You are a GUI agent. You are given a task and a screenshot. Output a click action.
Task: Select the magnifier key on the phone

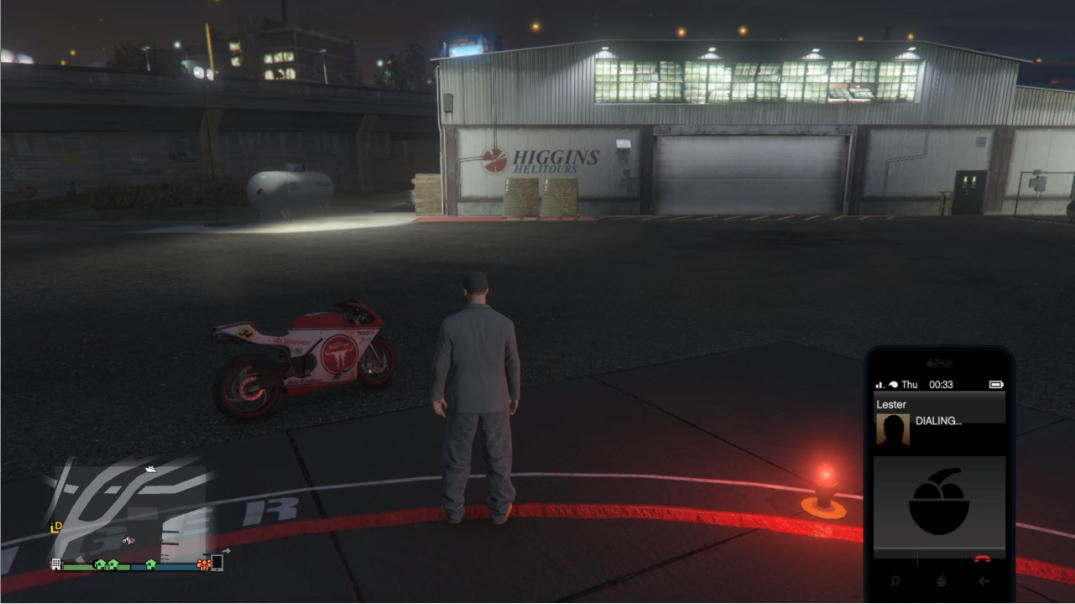895,581
